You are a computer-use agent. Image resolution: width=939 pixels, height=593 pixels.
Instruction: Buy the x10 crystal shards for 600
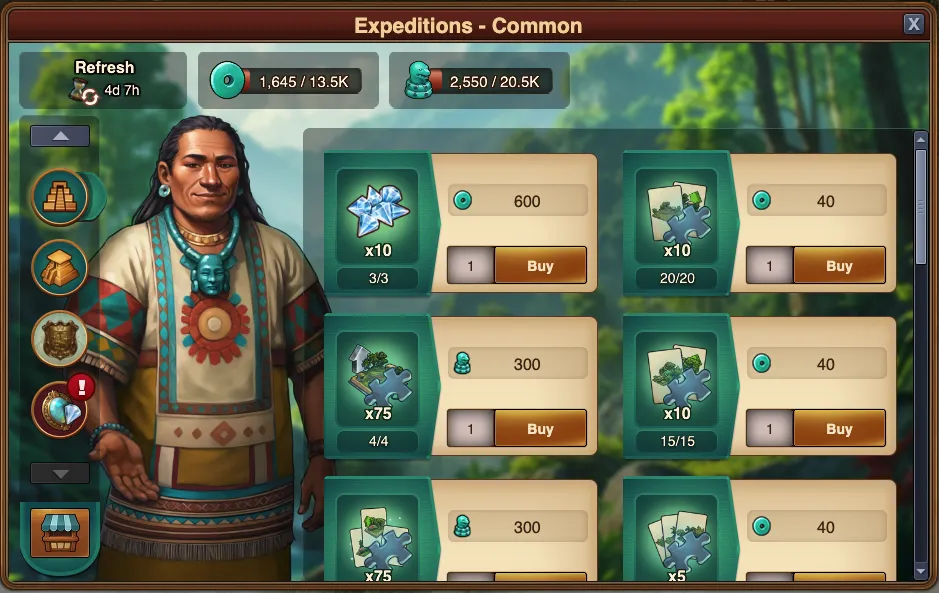540,267
